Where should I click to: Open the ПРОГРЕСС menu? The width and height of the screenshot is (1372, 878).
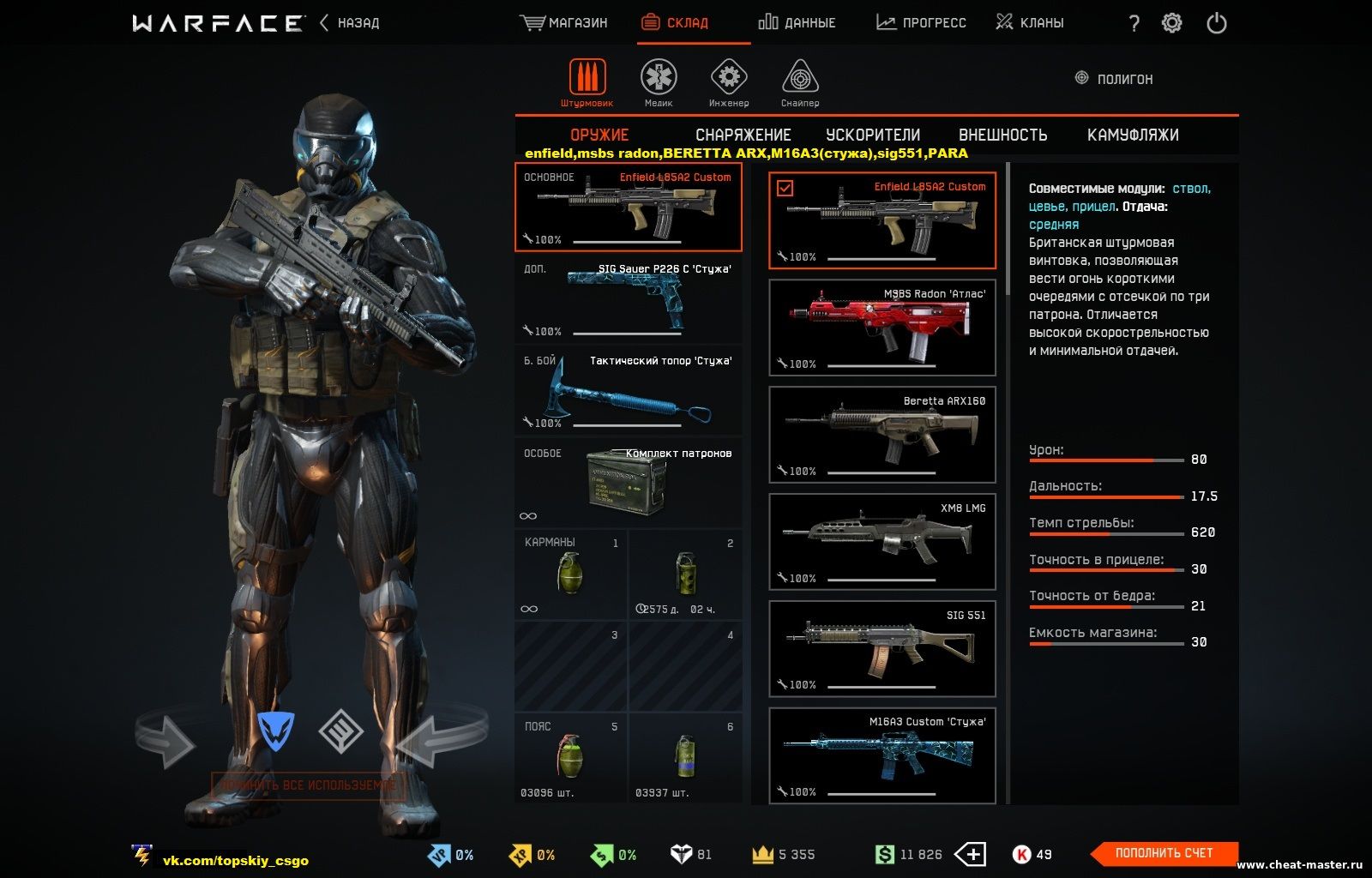point(921,23)
